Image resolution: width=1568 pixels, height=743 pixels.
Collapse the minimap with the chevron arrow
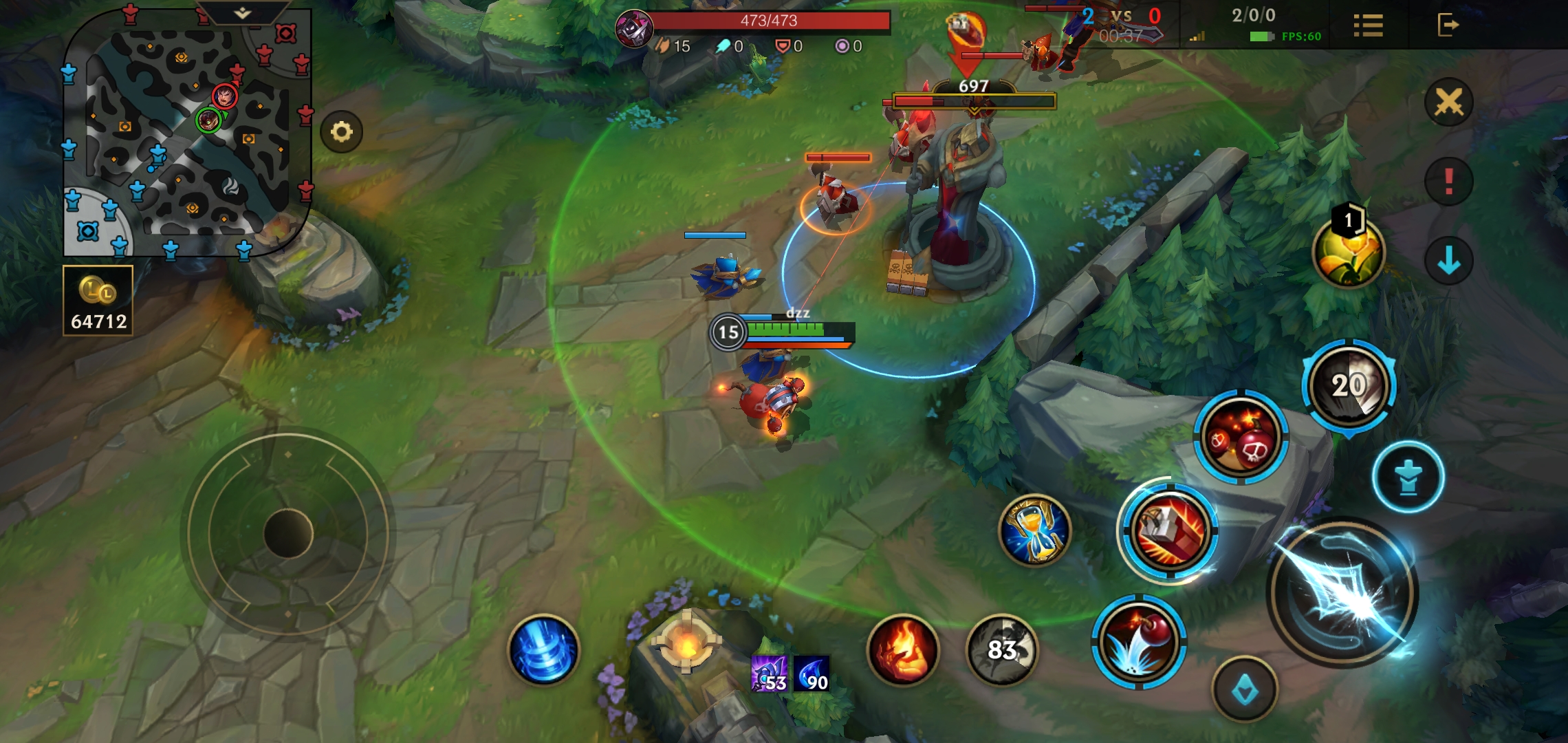[x=242, y=13]
